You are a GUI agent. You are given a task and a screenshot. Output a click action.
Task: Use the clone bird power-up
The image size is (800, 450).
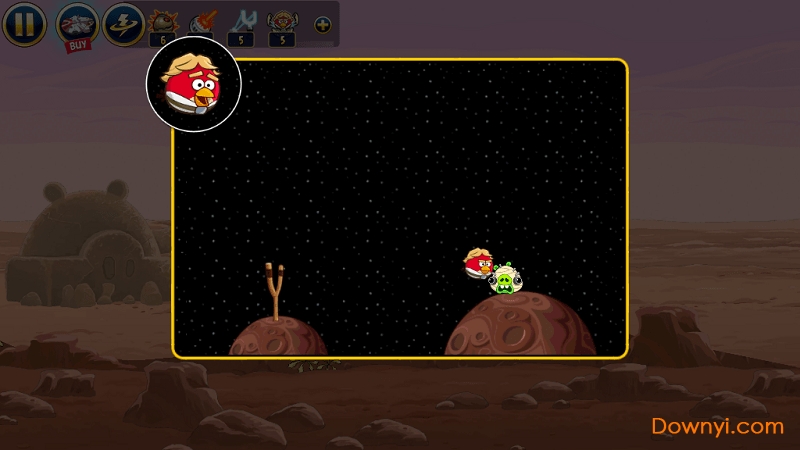(282, 22)
